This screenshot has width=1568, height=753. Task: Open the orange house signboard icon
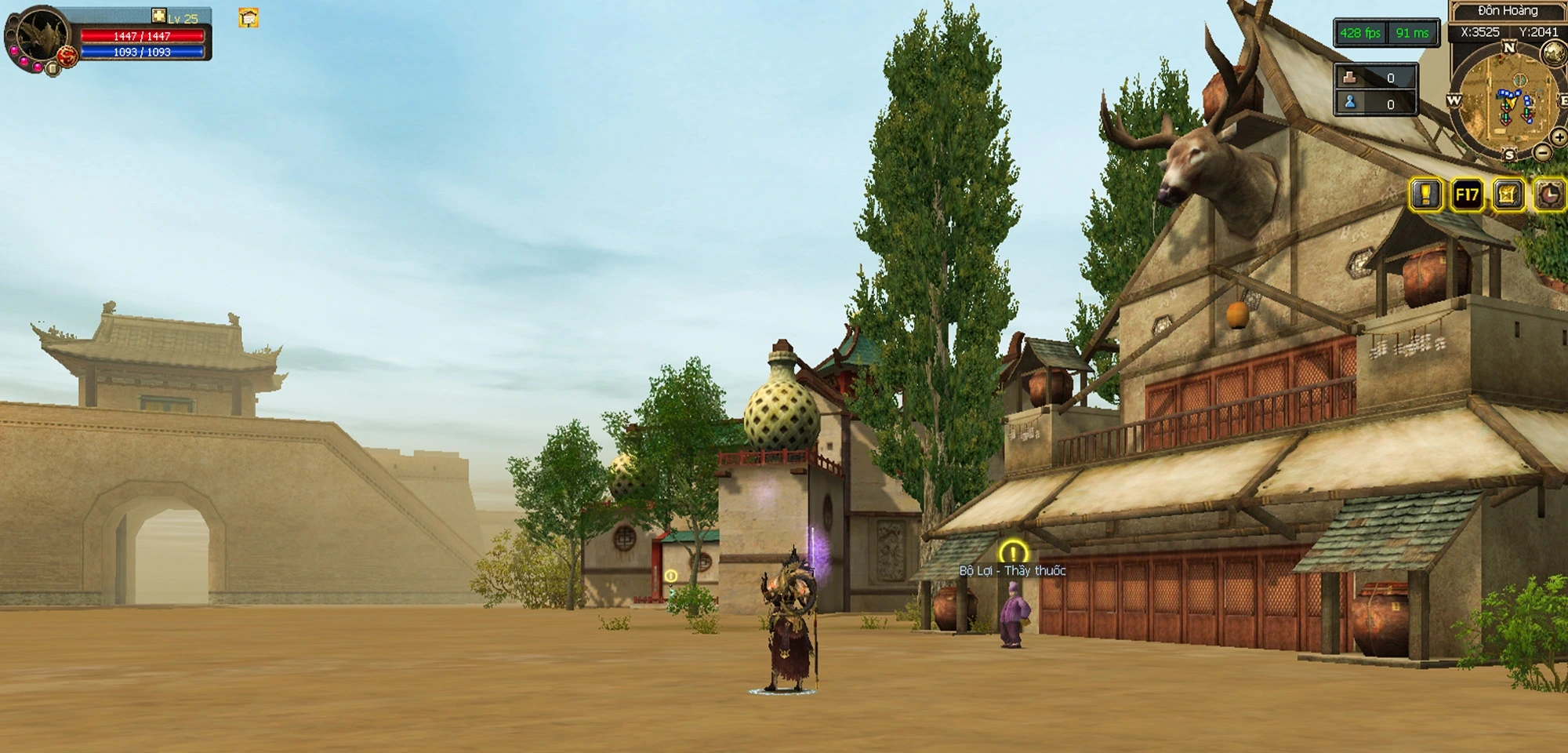pyautogui.click(x=249, y=18)
